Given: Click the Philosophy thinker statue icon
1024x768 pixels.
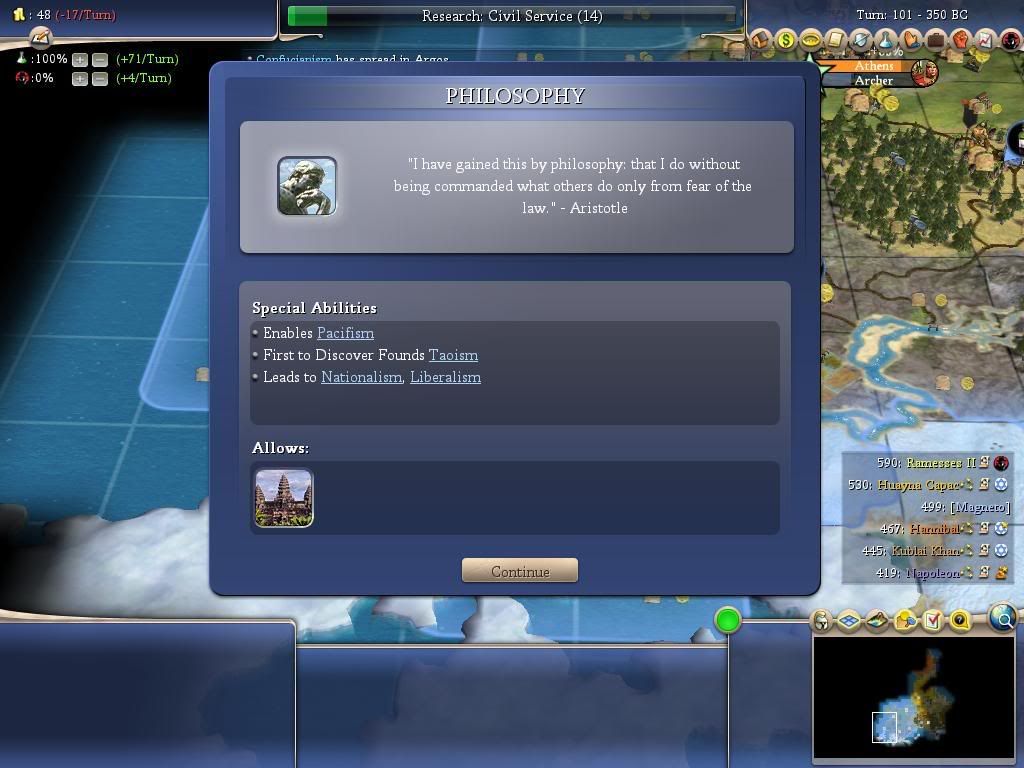Looking at the screenshot, I should pyautogui.click(x=307, y=186).
